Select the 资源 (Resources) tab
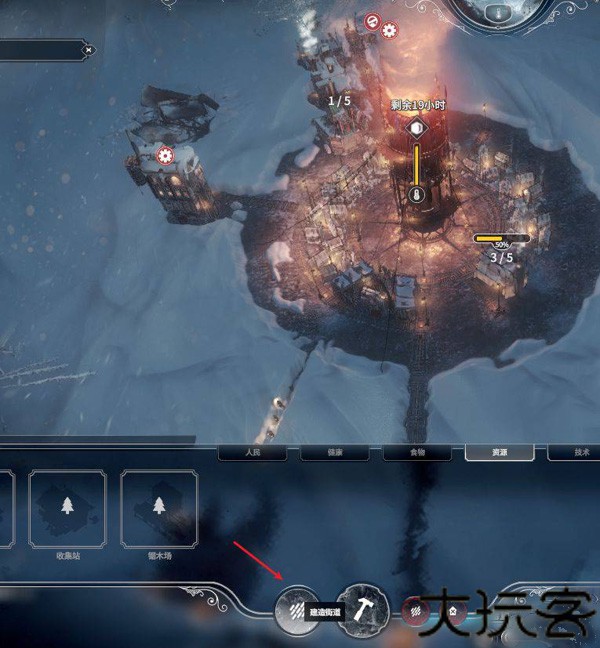Image resolution: width=600 pixels, height=648 pixels. click(x=499, y=453)
